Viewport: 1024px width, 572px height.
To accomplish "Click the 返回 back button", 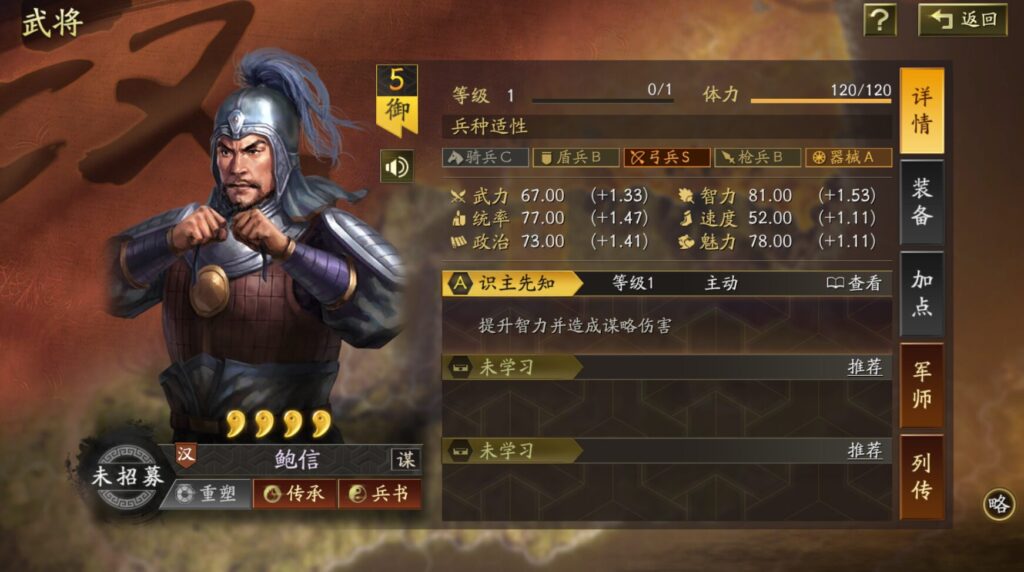I will [962, 20].
